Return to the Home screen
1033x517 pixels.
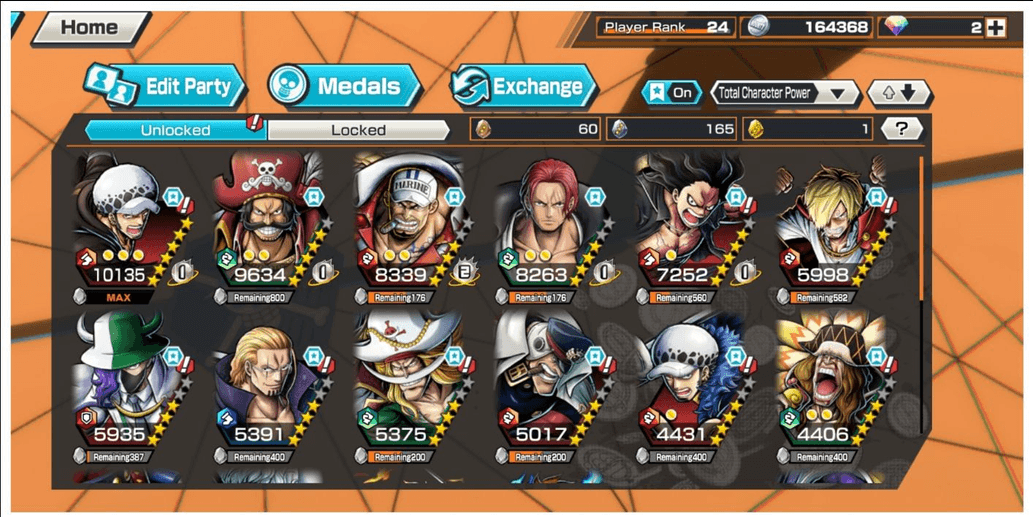coord(88,28)
